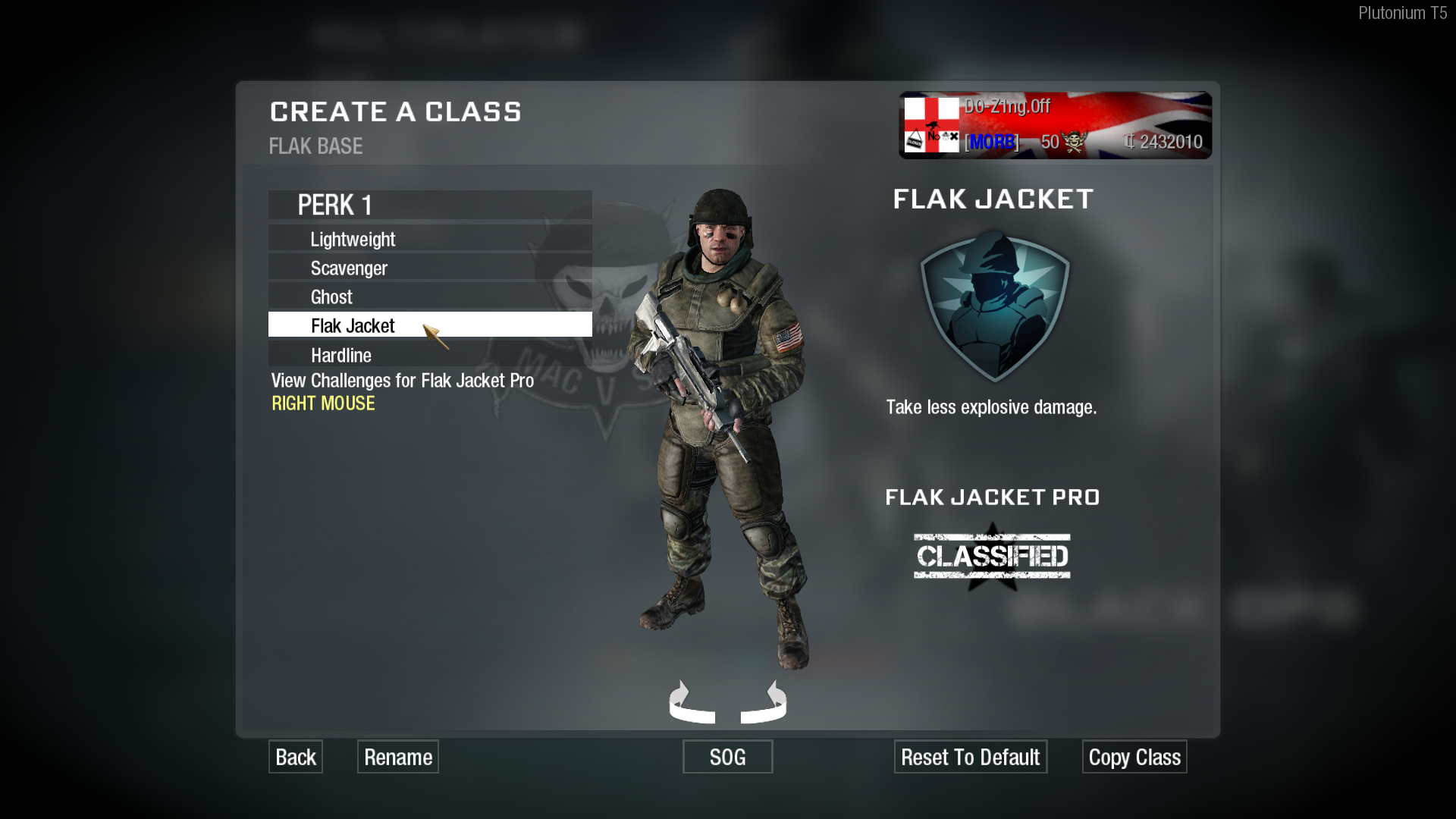Click the SOG faction button
The width and height of the screenshot is (1456, 819).
[727, 757]
